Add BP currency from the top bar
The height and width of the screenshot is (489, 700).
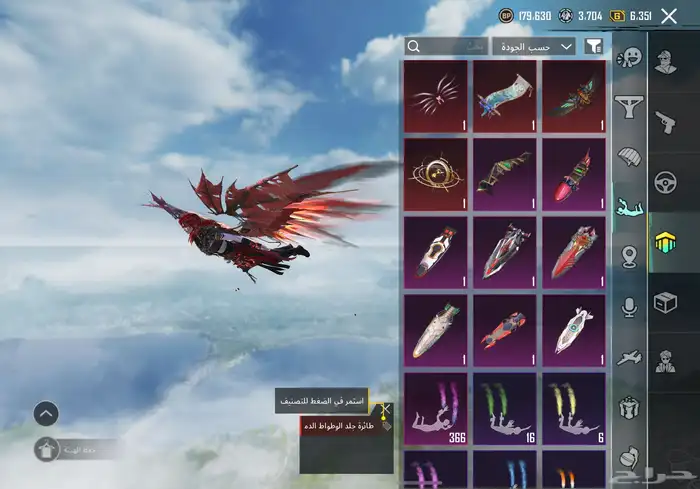505,16
